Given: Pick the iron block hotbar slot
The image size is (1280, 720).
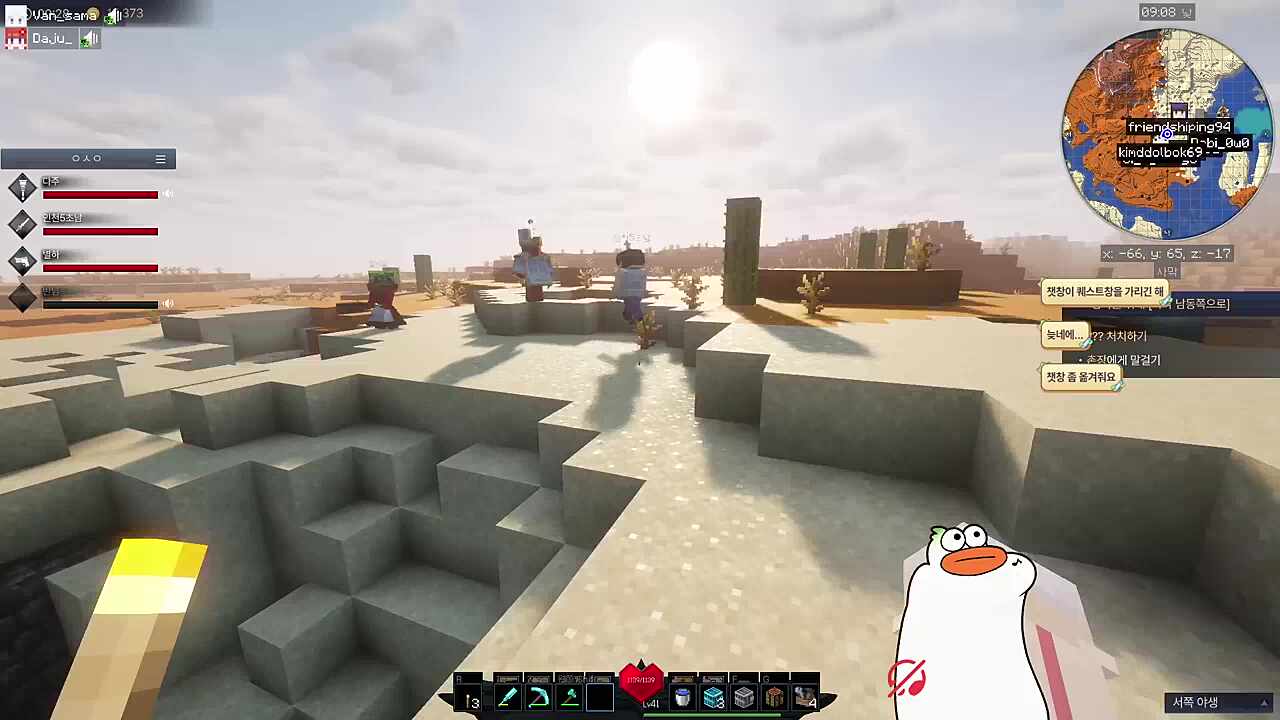Looking at the screenshot, I should click(x=744, y=698).
